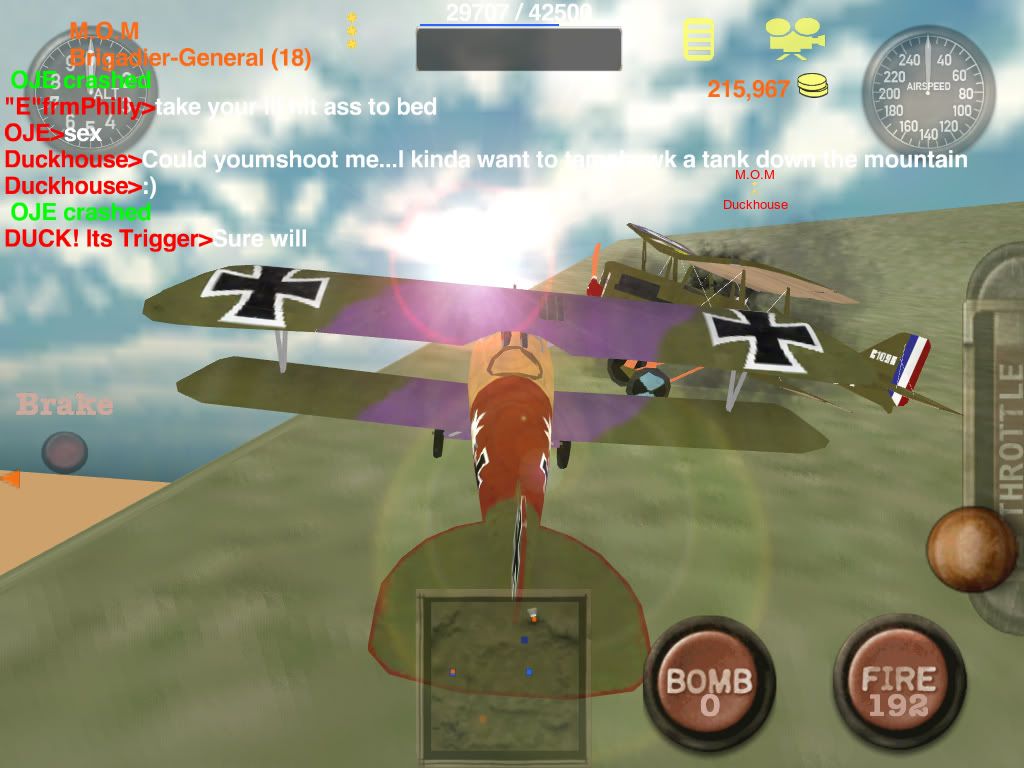Click the empty chat input box
Viewport: 1024px width, 768px height.
click(x=518, y=49)
